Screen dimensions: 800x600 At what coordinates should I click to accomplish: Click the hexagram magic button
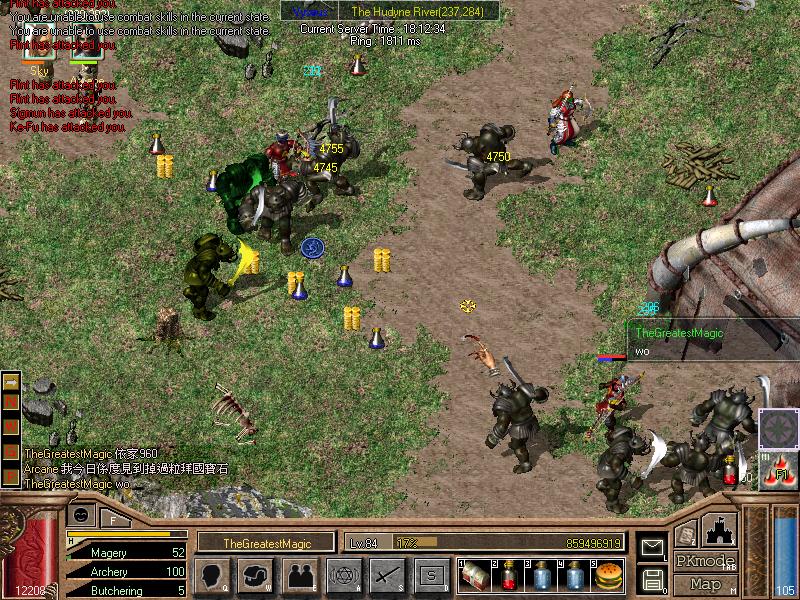344,575
